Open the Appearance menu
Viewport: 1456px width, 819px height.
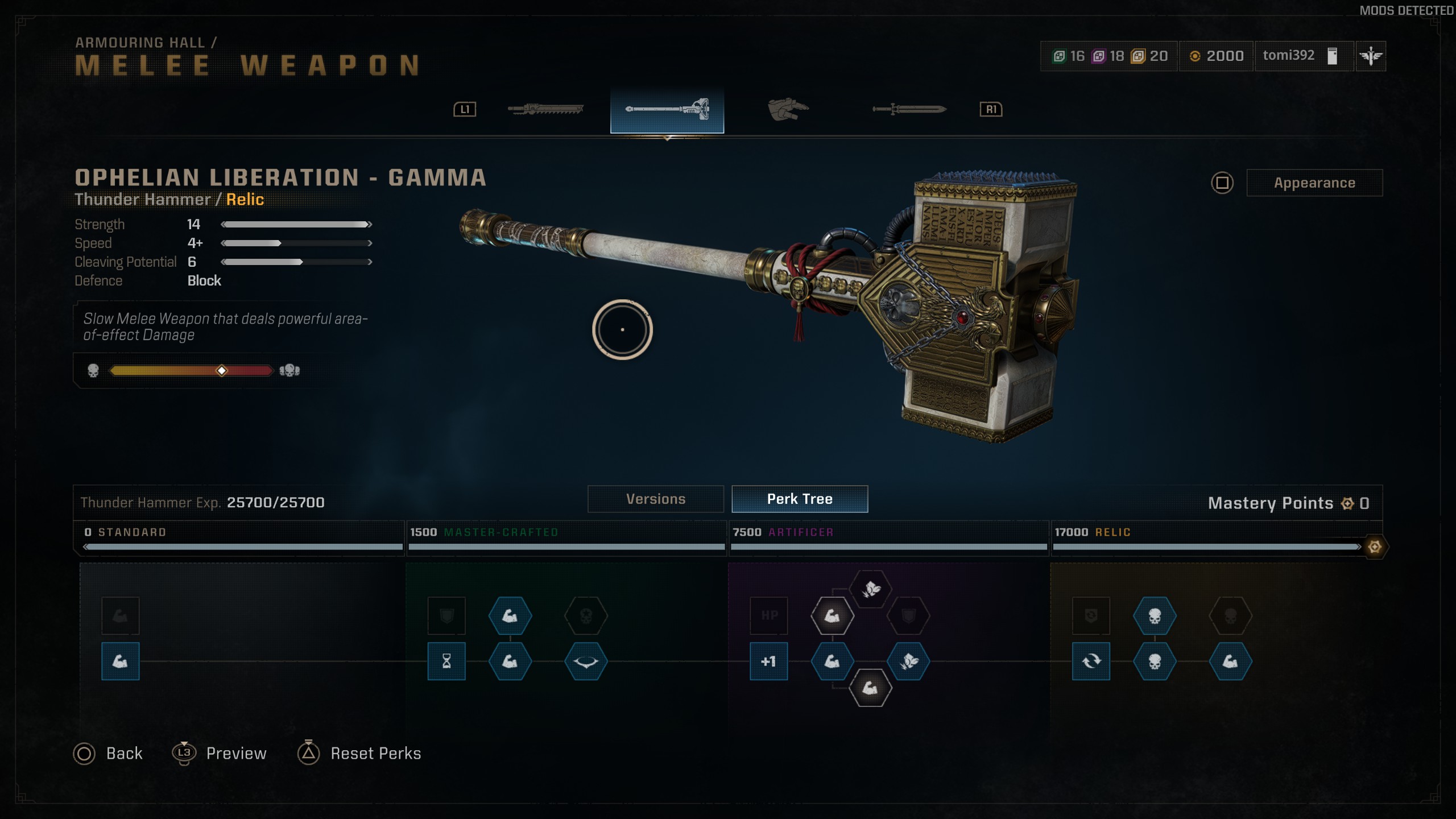(1315, 183)
